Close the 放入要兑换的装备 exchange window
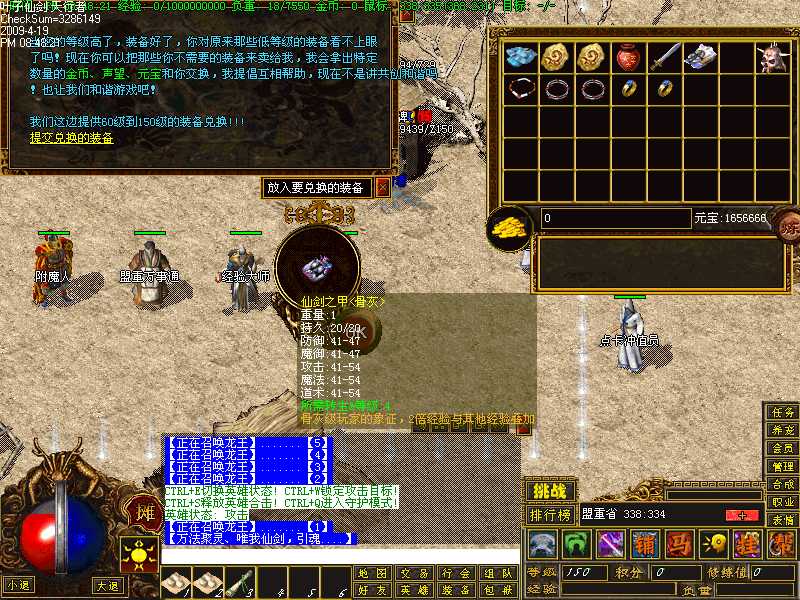Screen dimensions: 800x600 382,187
